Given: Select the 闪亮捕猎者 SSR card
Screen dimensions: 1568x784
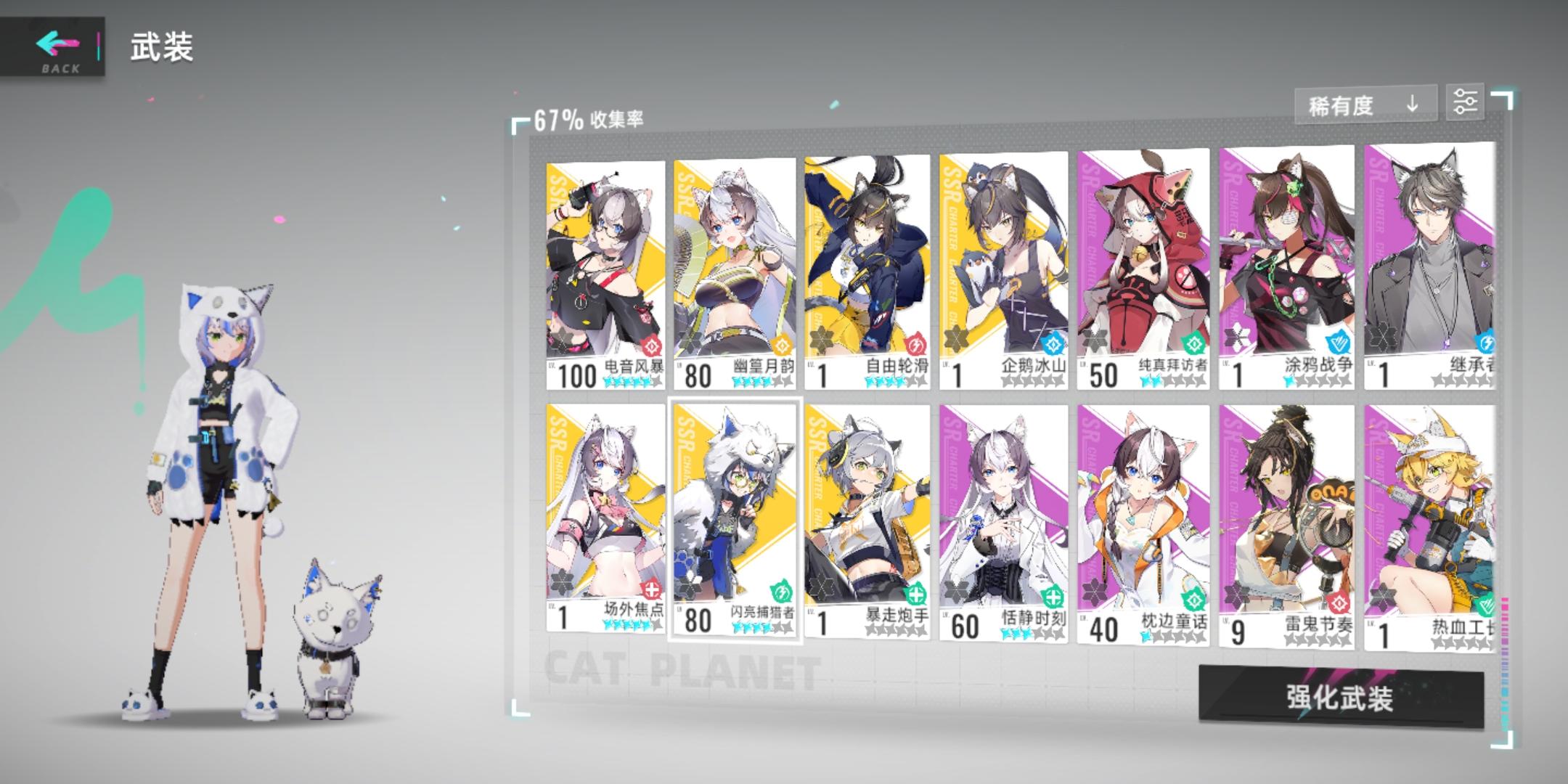Looking at the screenshot, I should [x=736, y=523].
